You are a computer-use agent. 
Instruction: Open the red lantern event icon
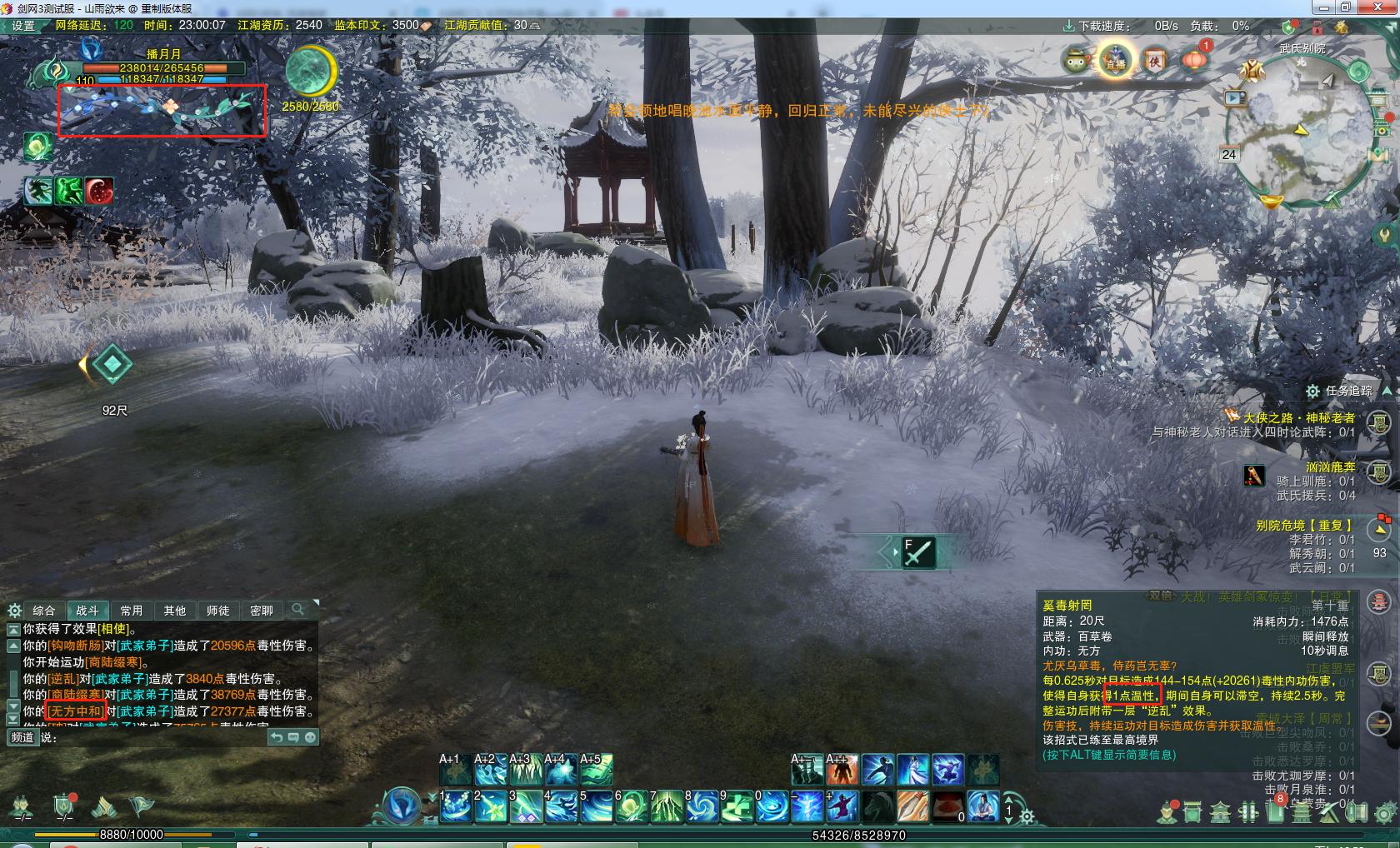point(1194,60)
